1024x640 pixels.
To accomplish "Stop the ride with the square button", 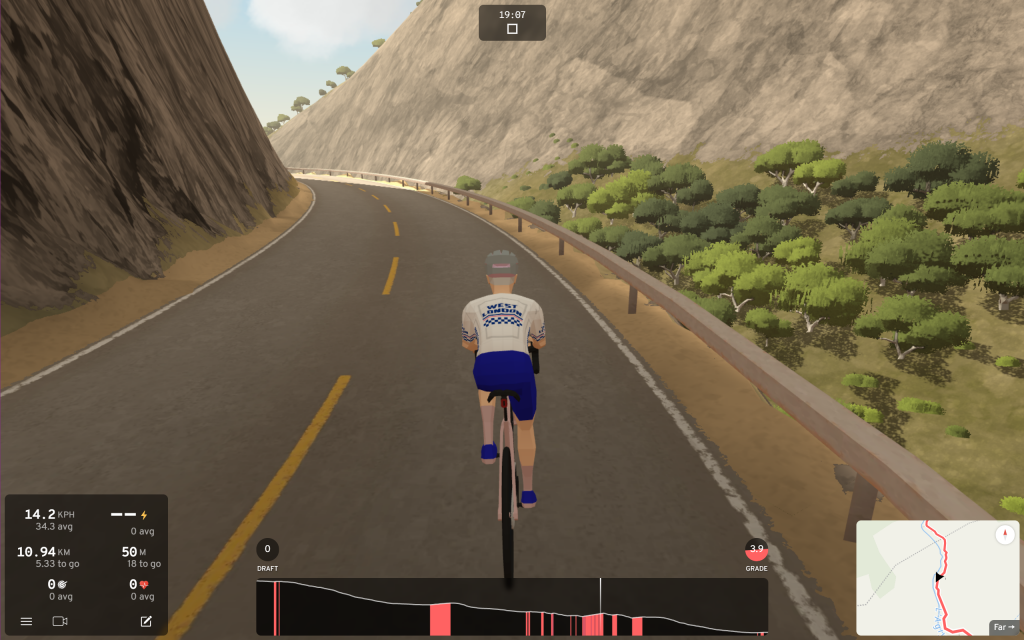I will tap(512, 29).
